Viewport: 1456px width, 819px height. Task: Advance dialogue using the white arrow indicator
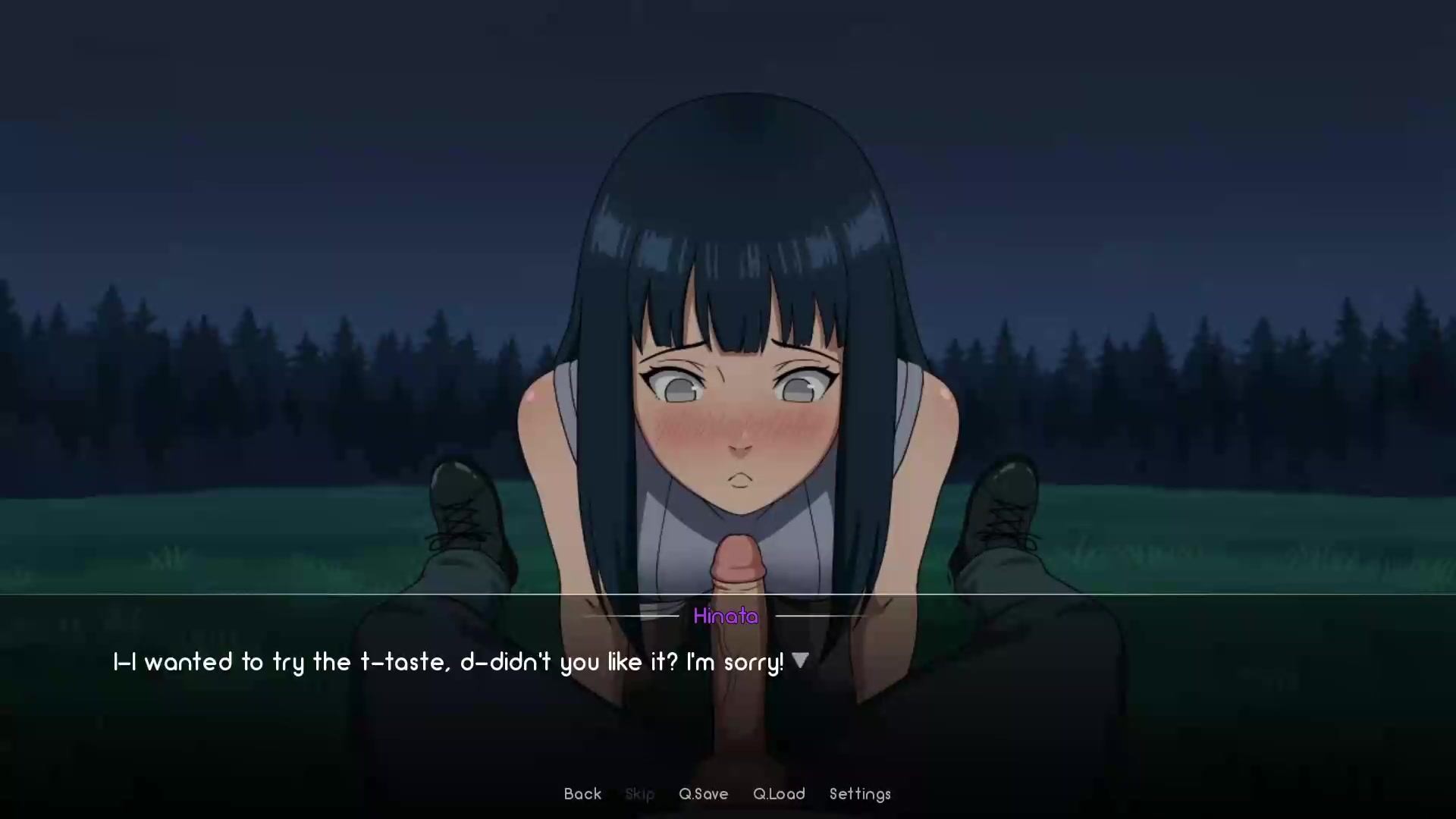[800, 661]
